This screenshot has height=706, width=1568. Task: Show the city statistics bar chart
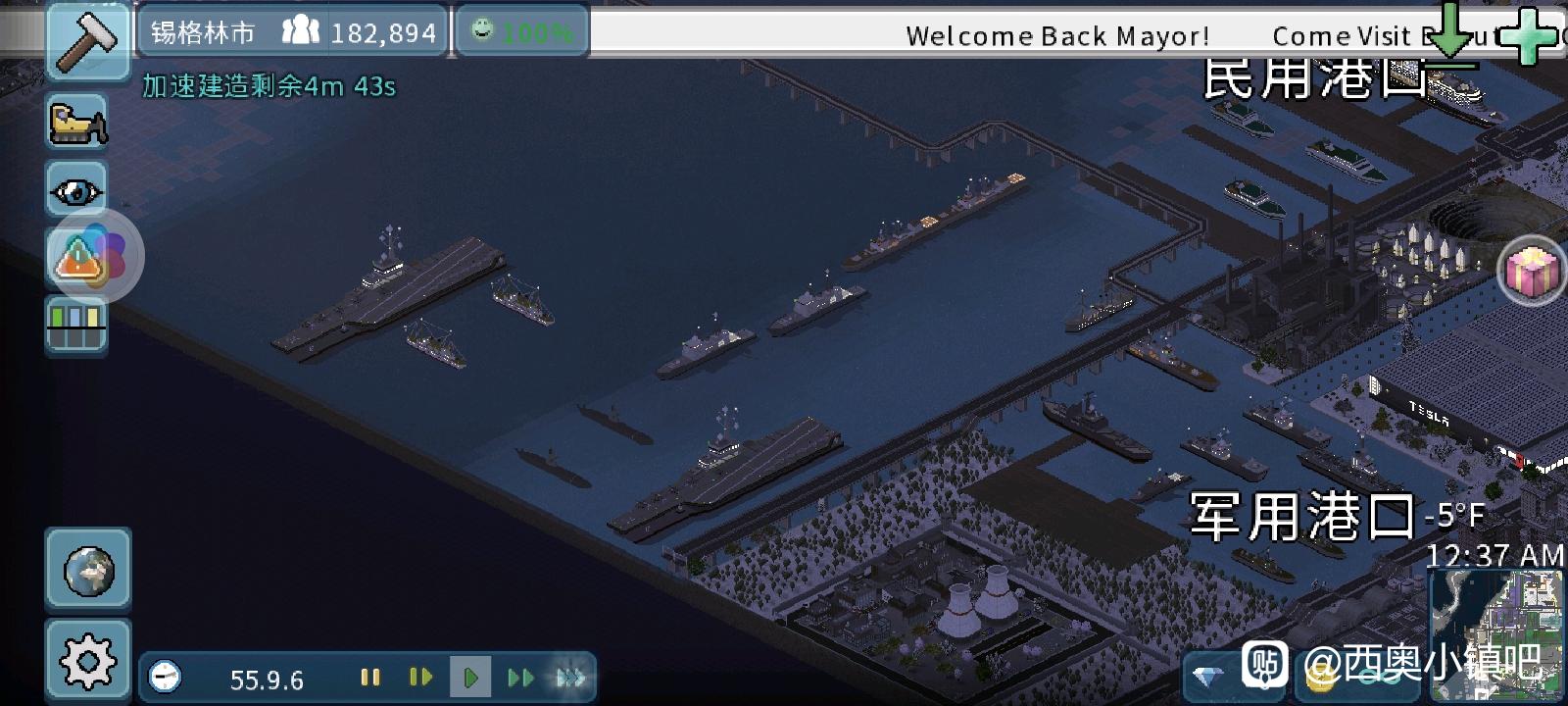click(x=77, y=325)
